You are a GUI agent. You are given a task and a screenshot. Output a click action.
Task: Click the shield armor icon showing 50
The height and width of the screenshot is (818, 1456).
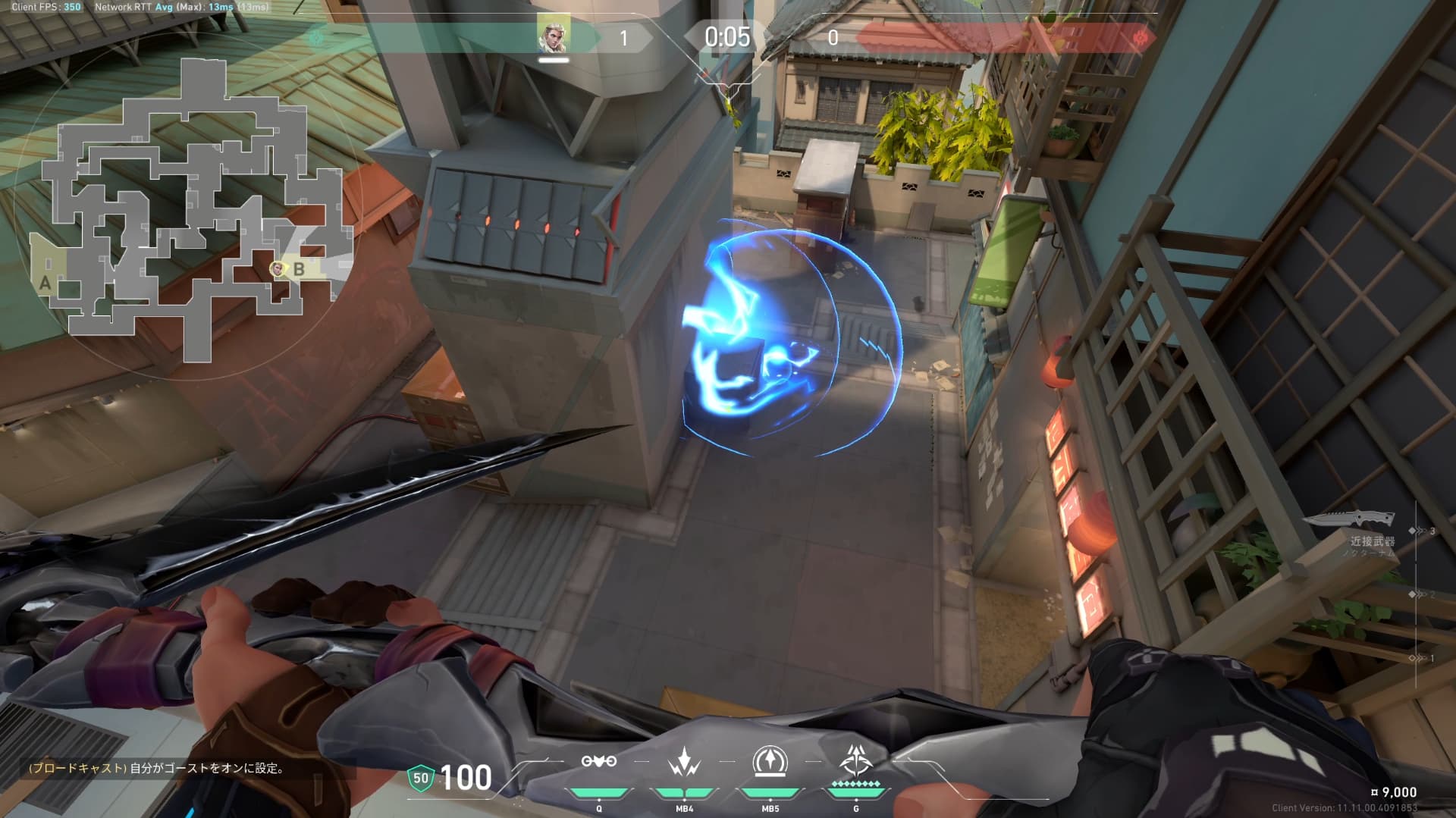[420, 778]
